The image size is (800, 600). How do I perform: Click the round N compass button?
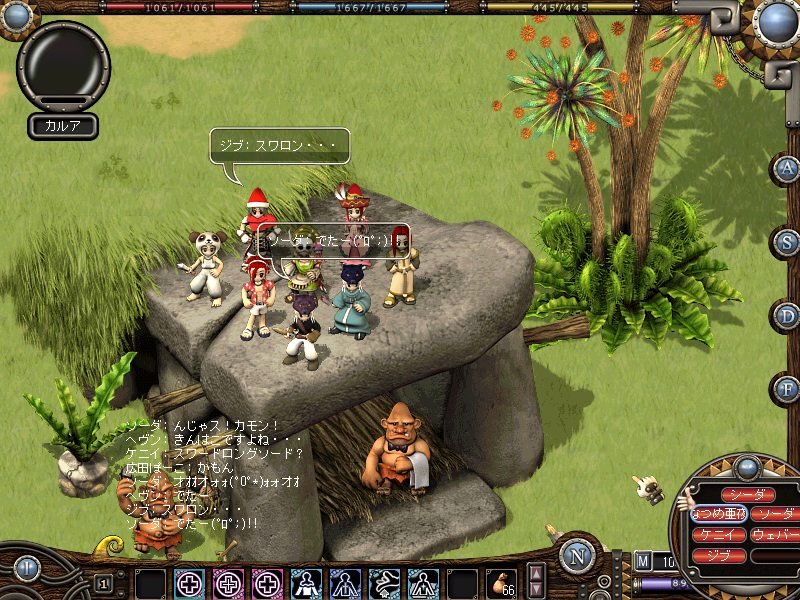tap(576, 556)
